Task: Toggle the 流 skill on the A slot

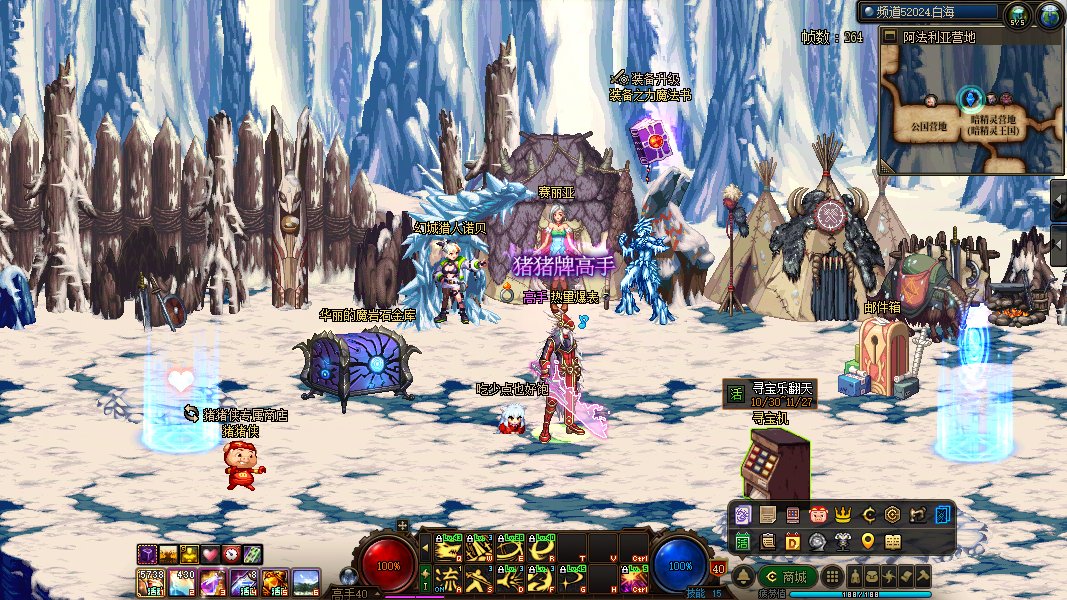Action: tap(448, 578)
